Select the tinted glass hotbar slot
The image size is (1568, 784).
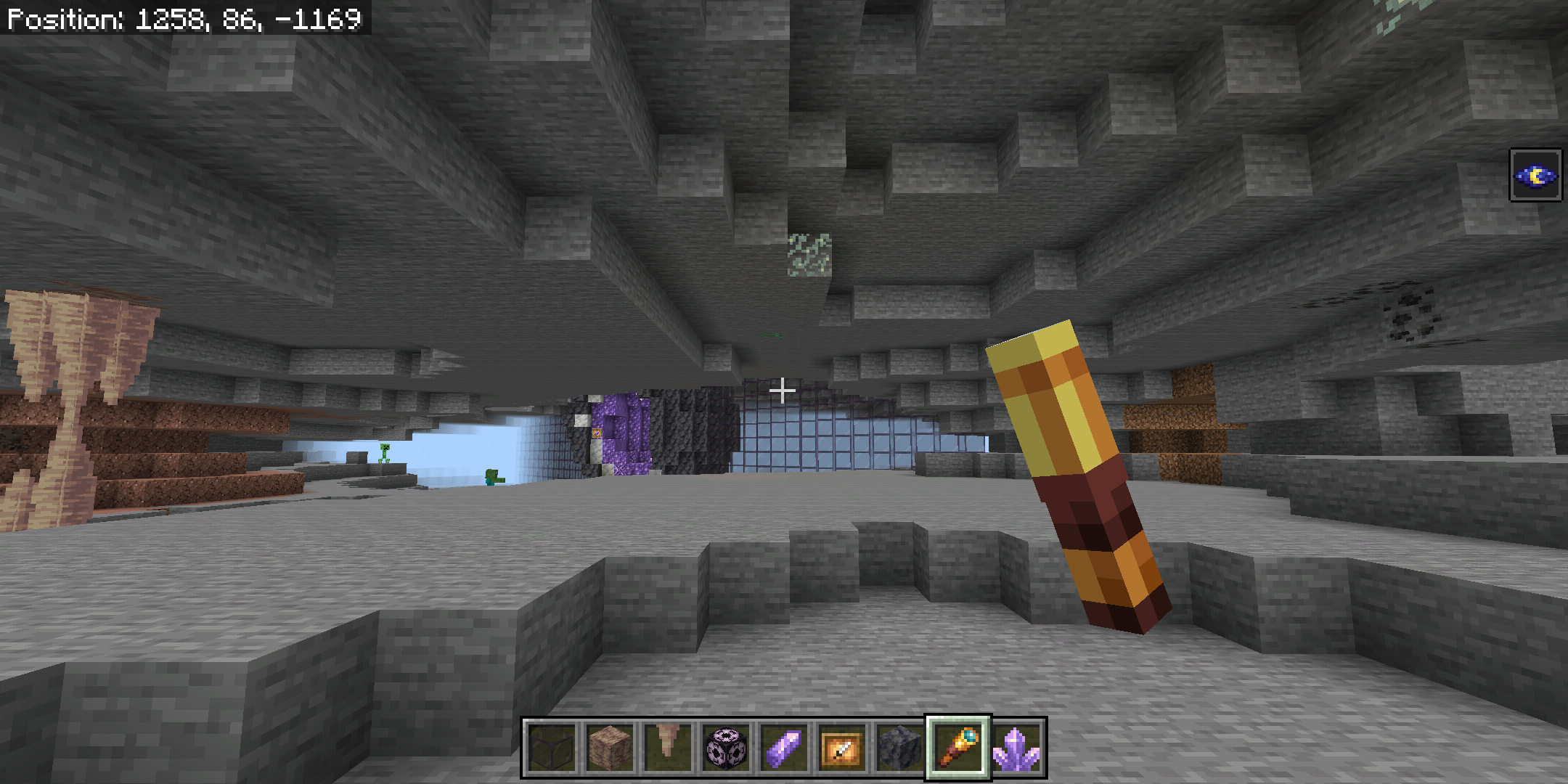[551, 748]
